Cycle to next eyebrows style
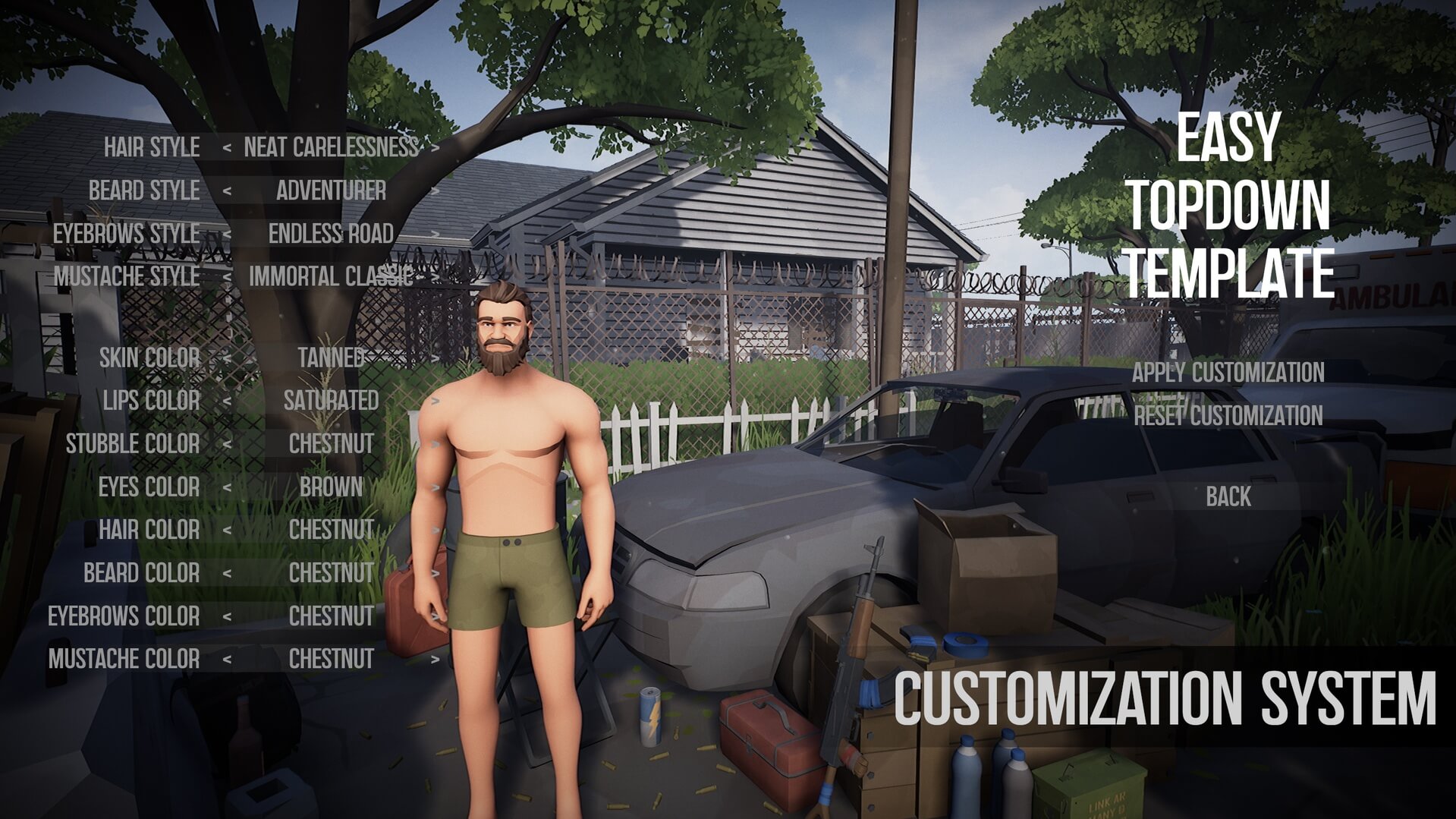The height and width of the screenshot is (819, 1456). (x=435, y=234)
